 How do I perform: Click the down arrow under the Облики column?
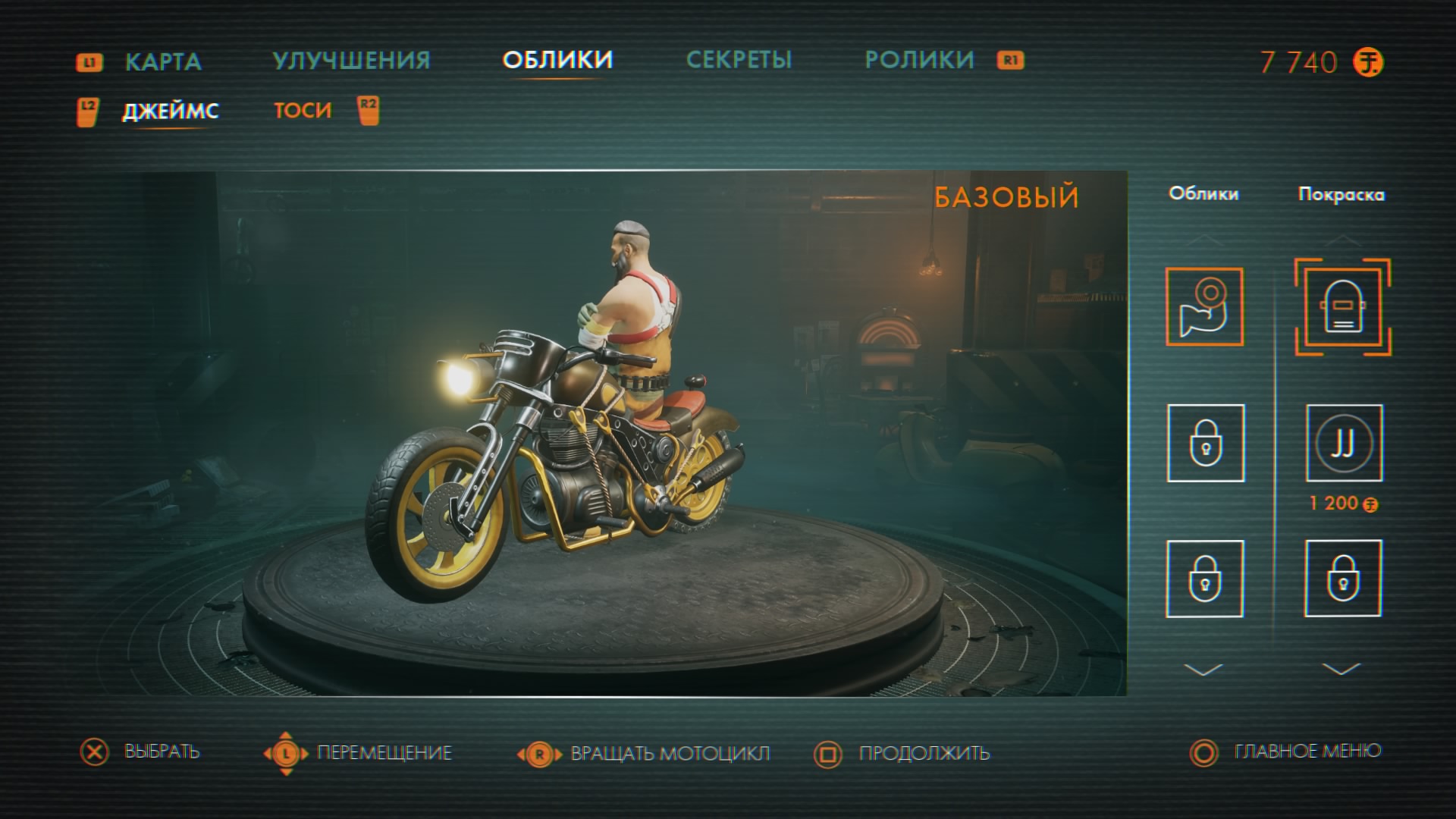[x=1203, y=670]
